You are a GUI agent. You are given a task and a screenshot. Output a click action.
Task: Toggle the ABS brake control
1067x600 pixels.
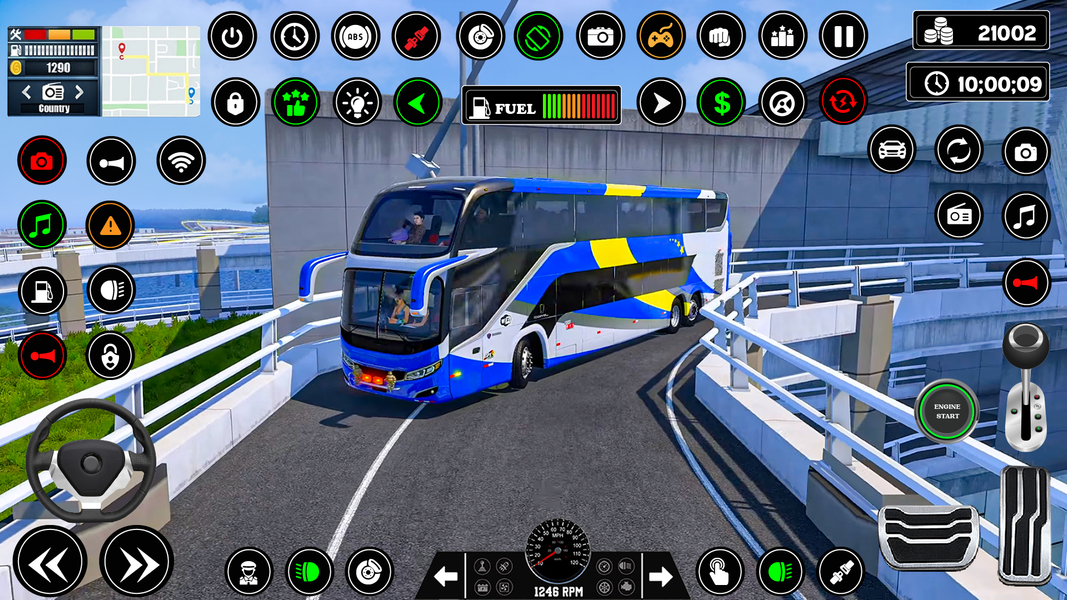coord(355,37)
